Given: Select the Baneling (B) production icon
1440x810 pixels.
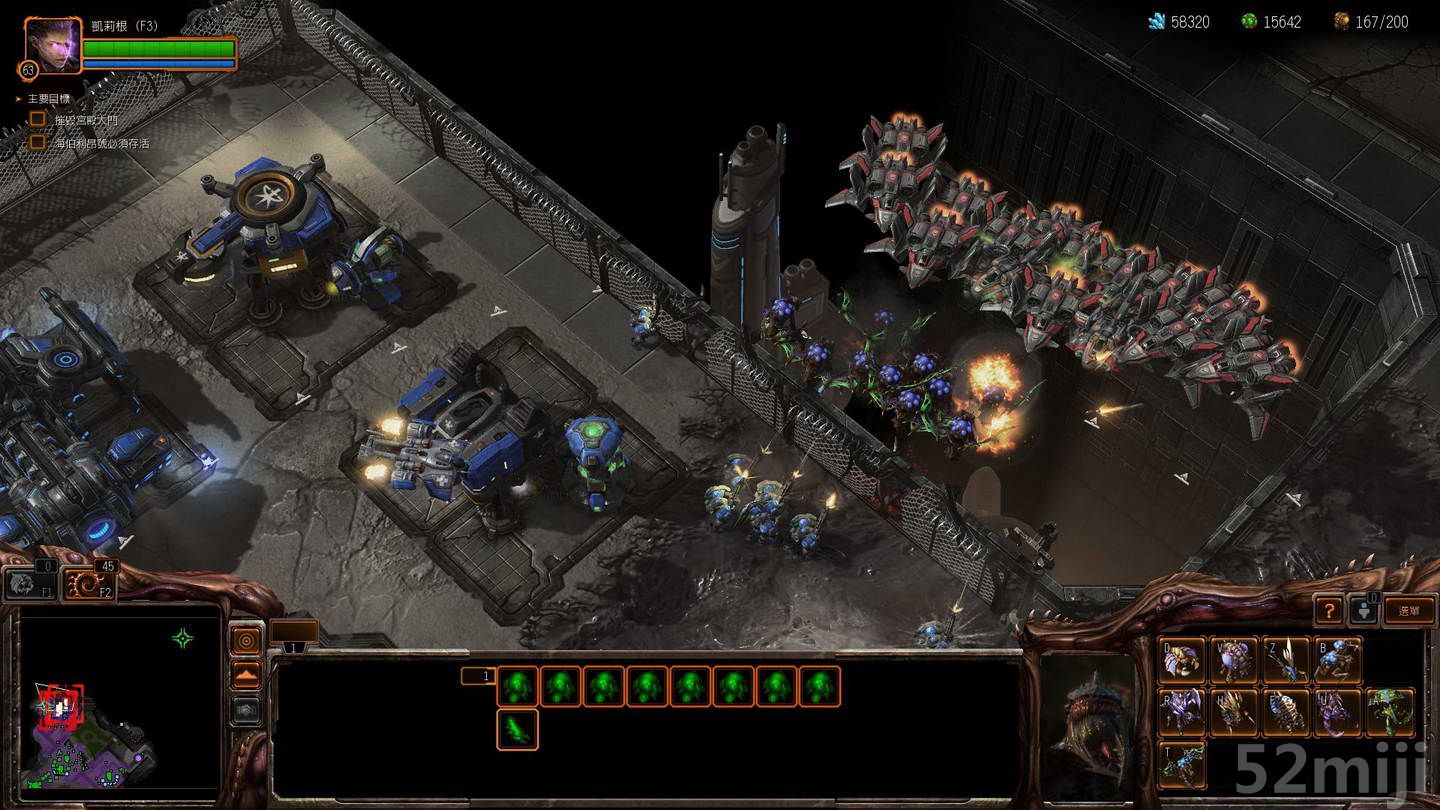Looking at the screenshot, I should point(1337,659).
